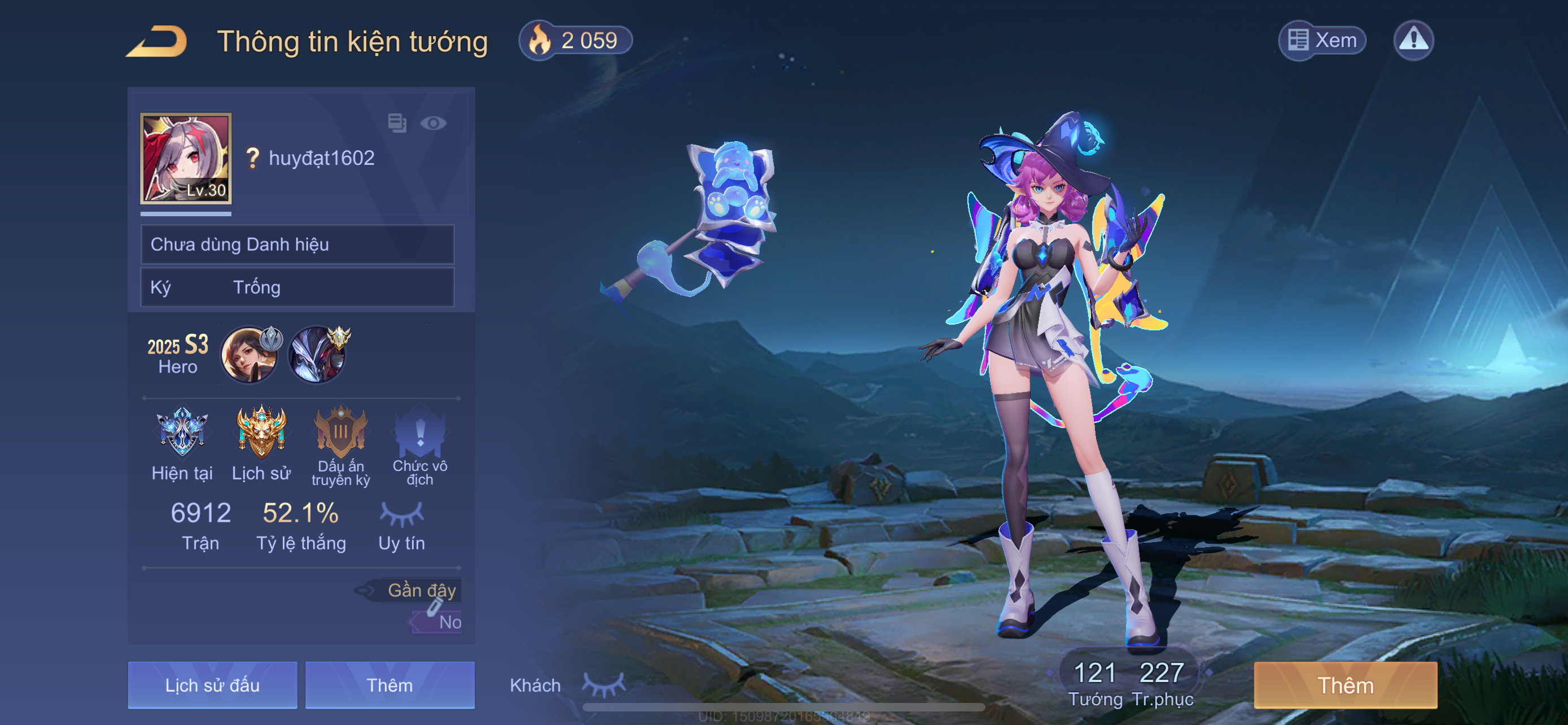Report player via warning triangle icon
The width and height of the screenshot is (1568, 725).
[1413, 41]
